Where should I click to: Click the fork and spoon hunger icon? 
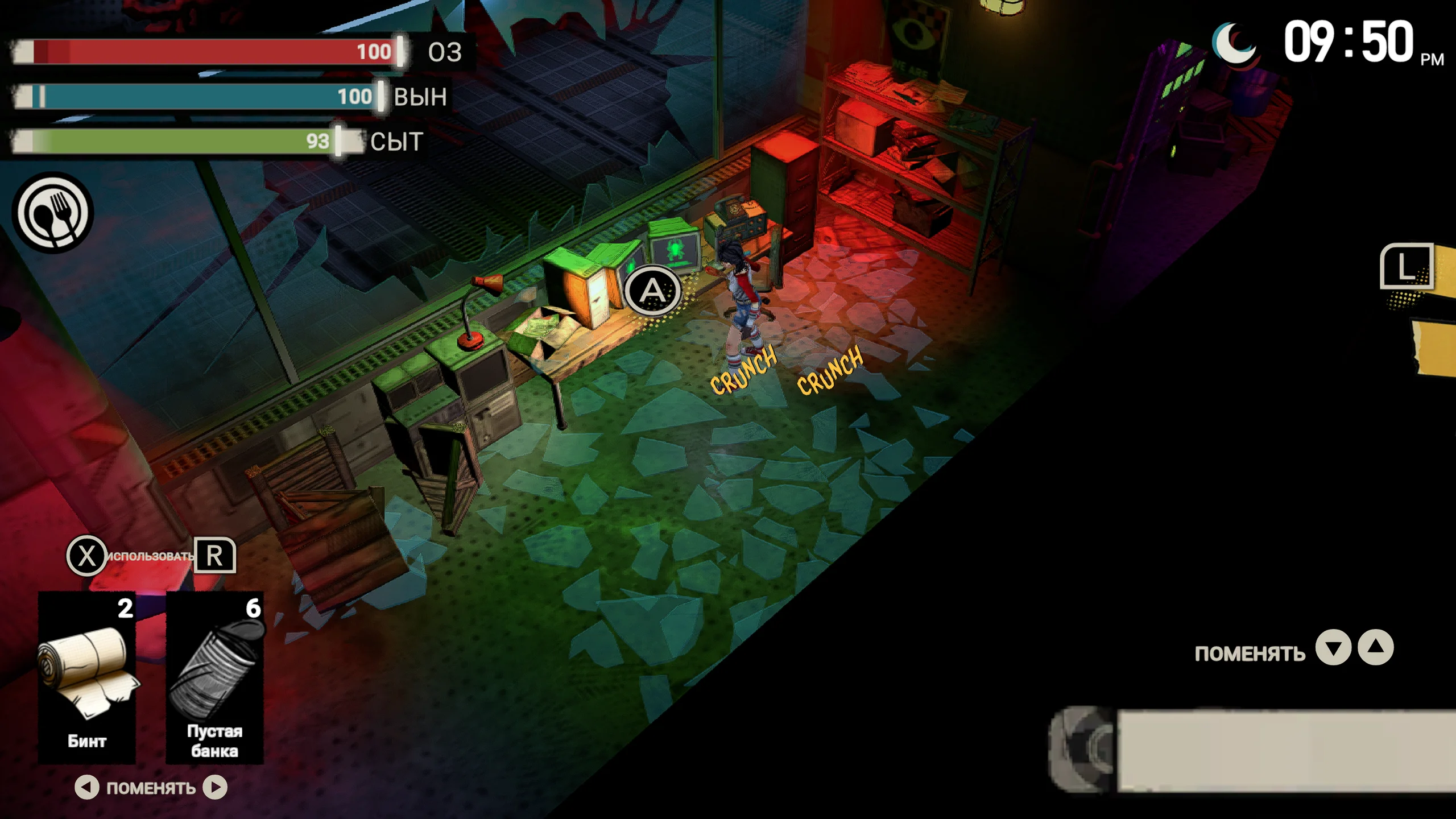[x=53, y=213]
